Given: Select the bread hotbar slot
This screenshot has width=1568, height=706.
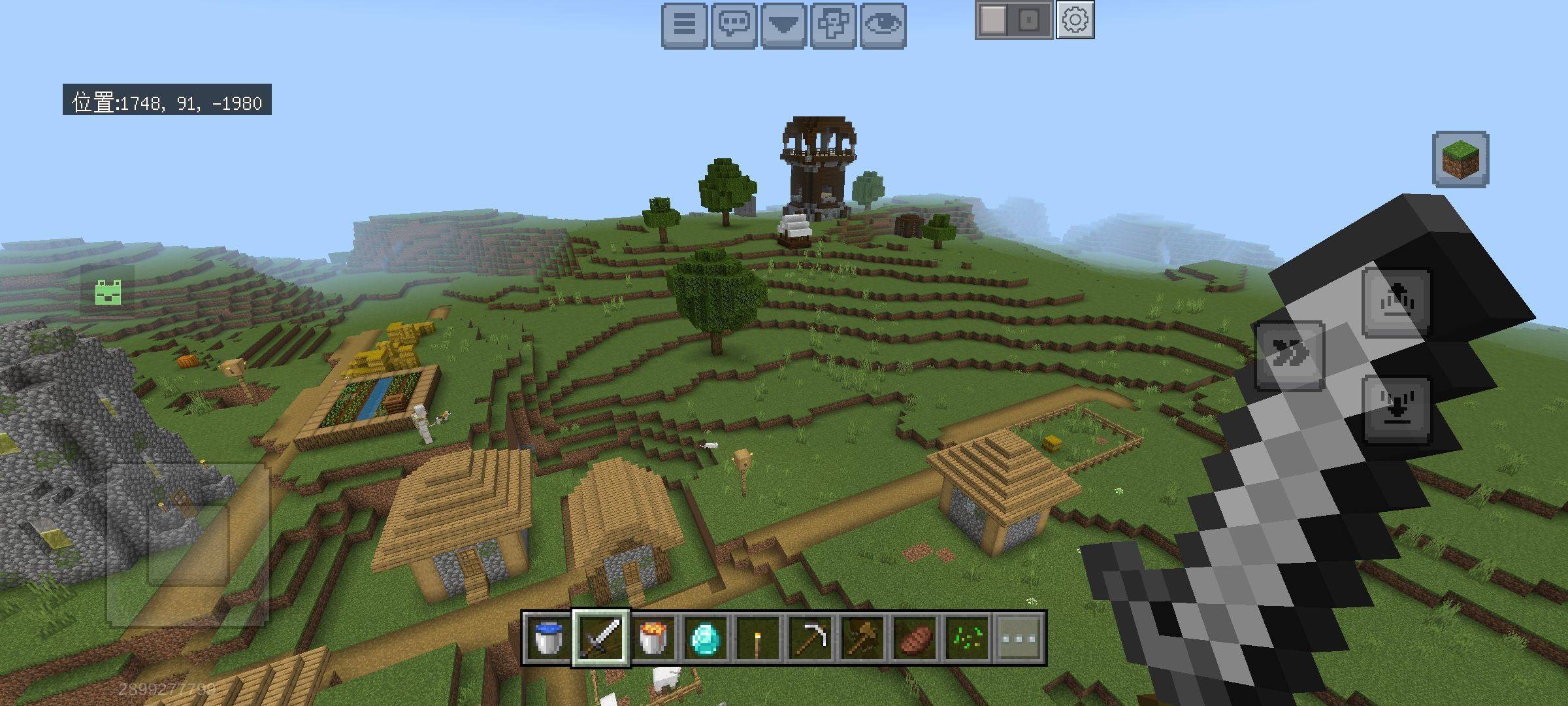Looking at the screenshot, I should point(915,637).
